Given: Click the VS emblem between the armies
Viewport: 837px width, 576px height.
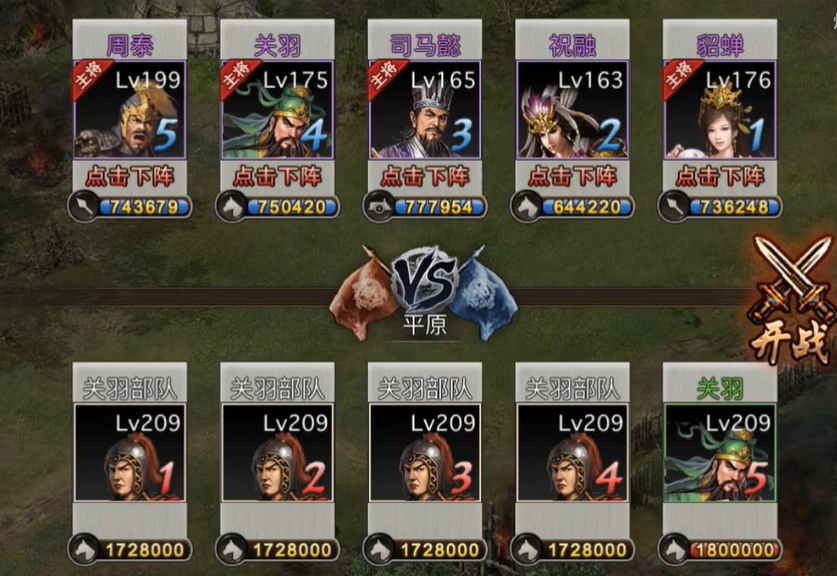Looking at the screenshot, I should tap(424, 279).
